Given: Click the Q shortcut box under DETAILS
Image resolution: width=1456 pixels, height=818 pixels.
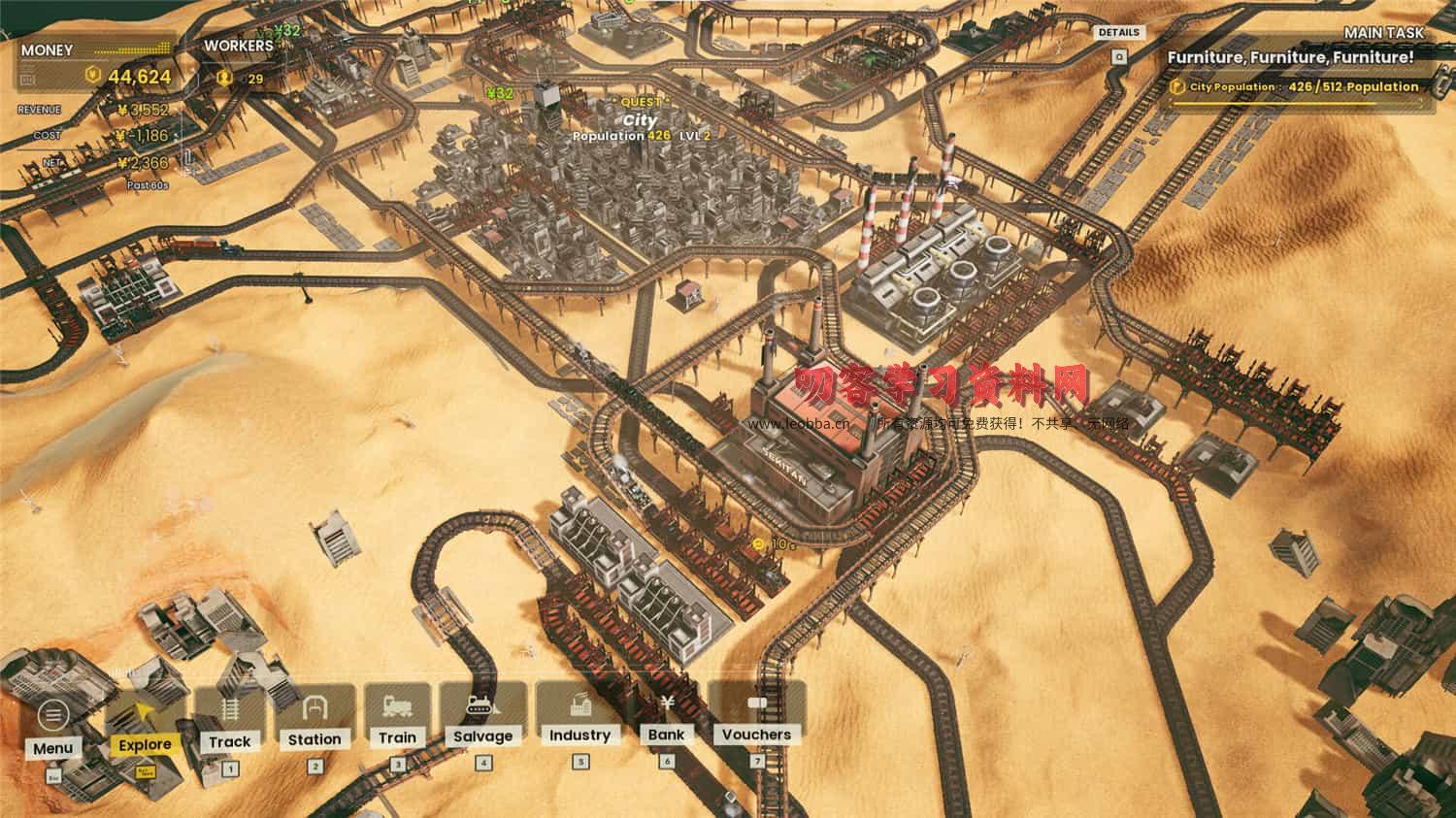Looking at the screenshot, I should pos(1120,56).
